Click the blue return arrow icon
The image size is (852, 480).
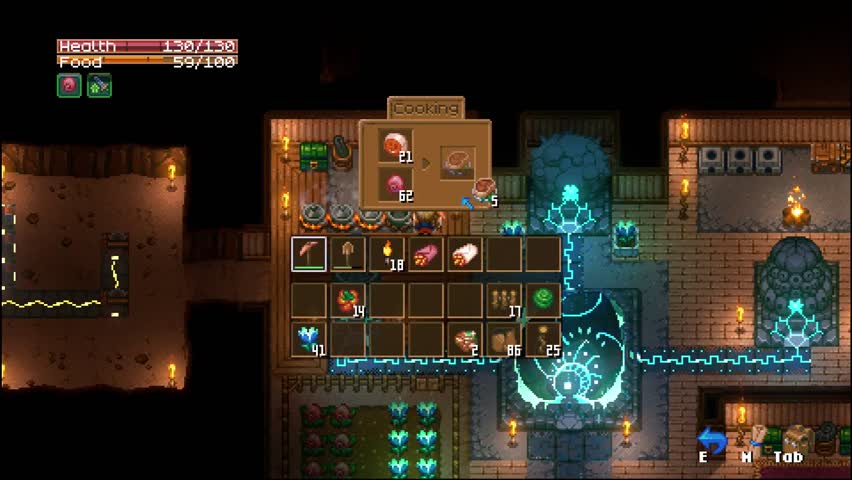pyautogui.click(x=711, y=440)
